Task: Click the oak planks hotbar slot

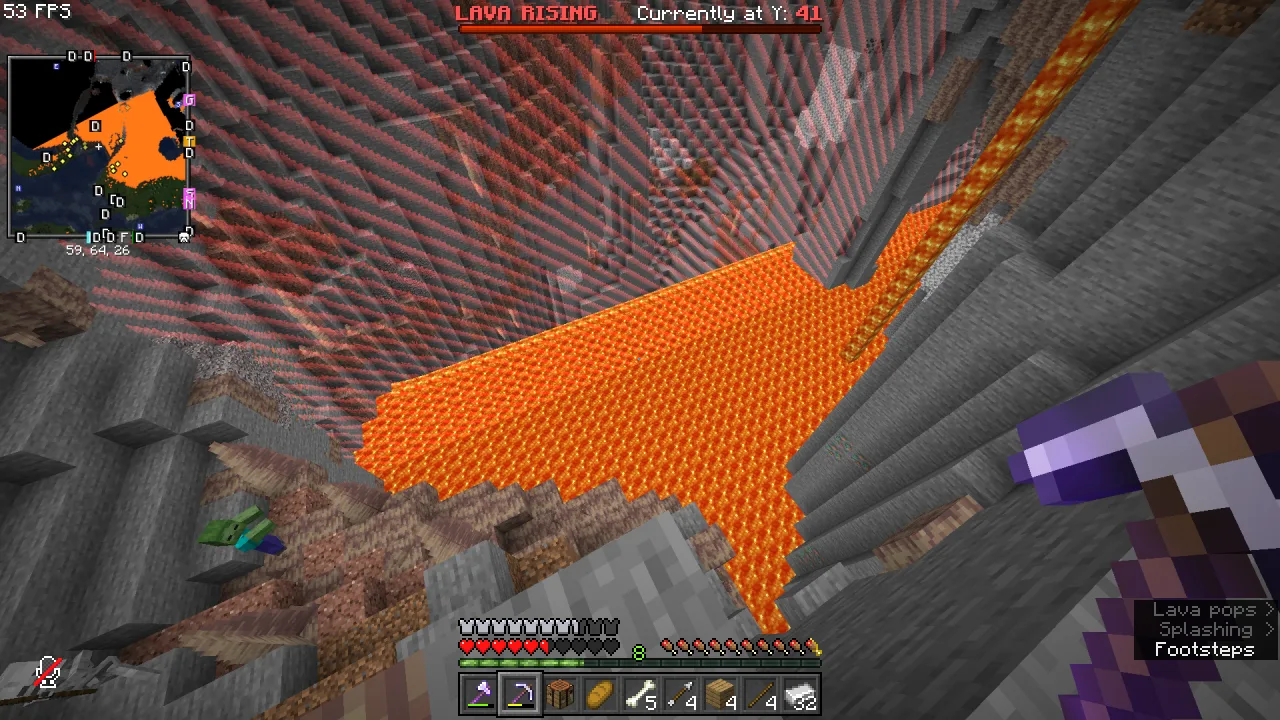Action: (720, 694)
